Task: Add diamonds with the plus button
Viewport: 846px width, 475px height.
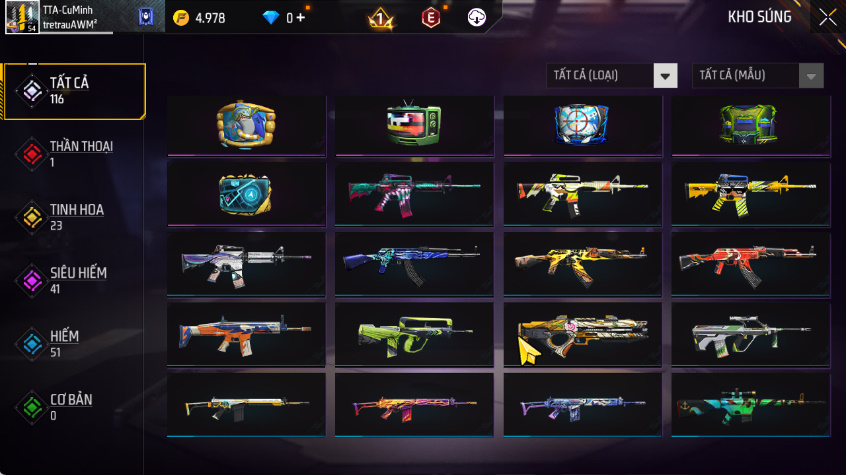Action: click(301, 18)
